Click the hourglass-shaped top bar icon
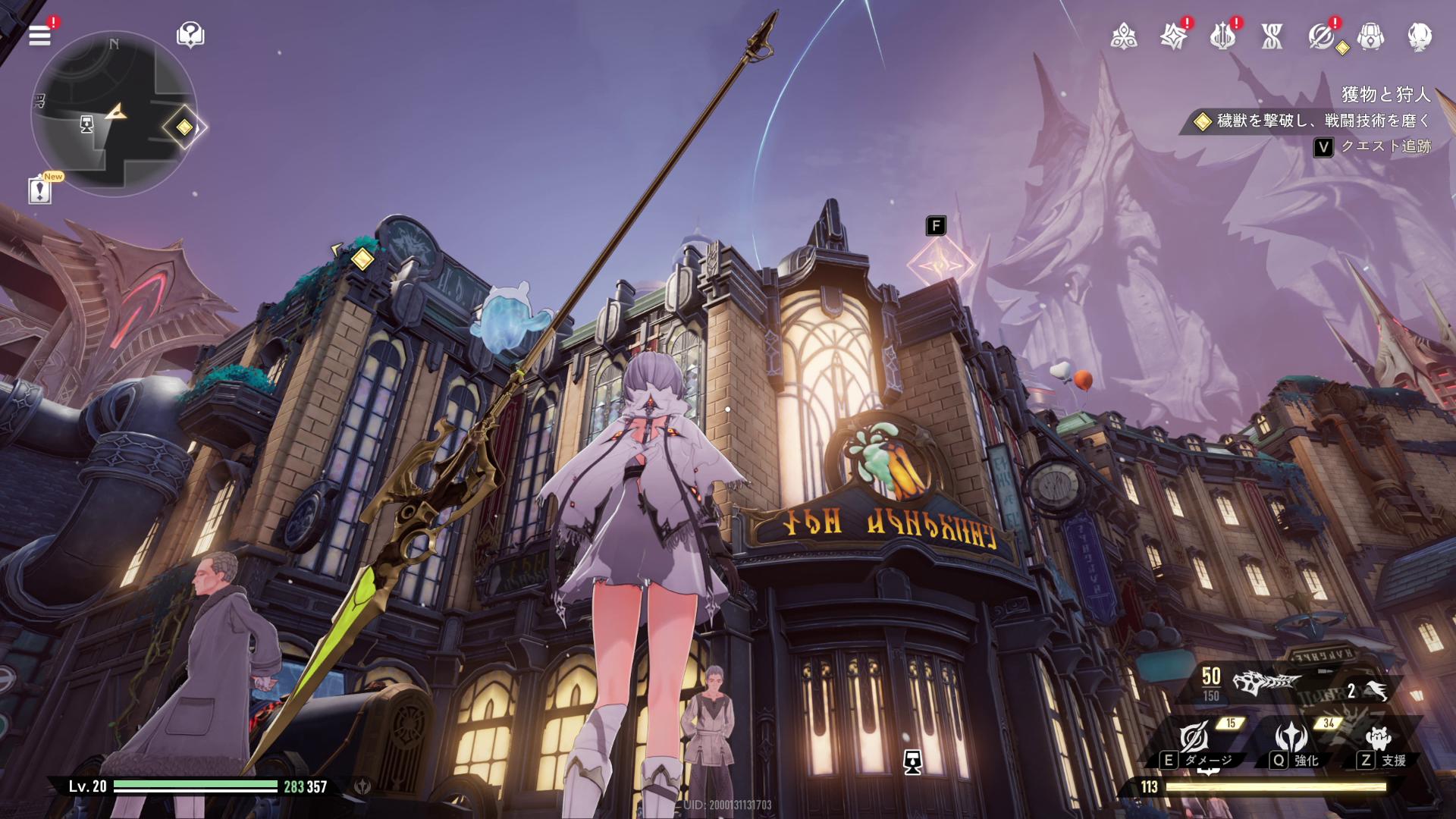The image size is (1456, 819). coord(1272,36)
